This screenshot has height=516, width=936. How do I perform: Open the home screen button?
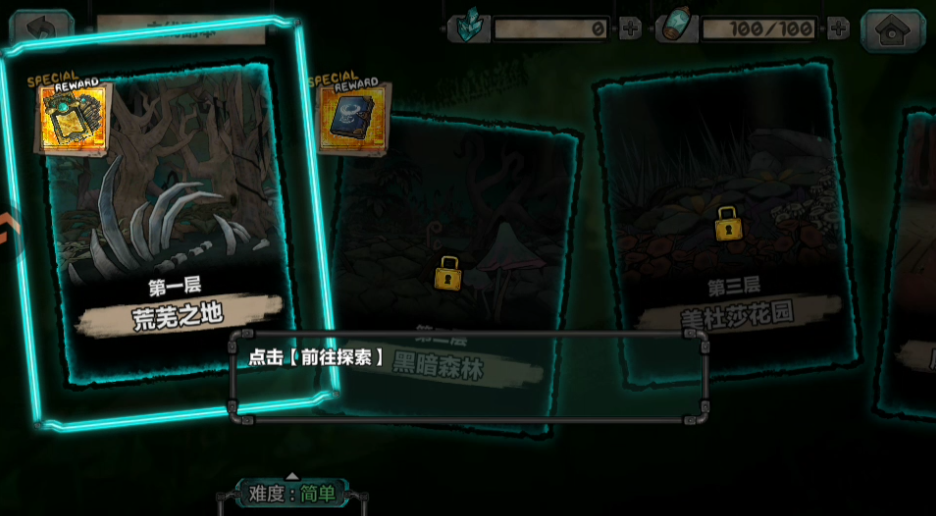(x=892, y=29)
